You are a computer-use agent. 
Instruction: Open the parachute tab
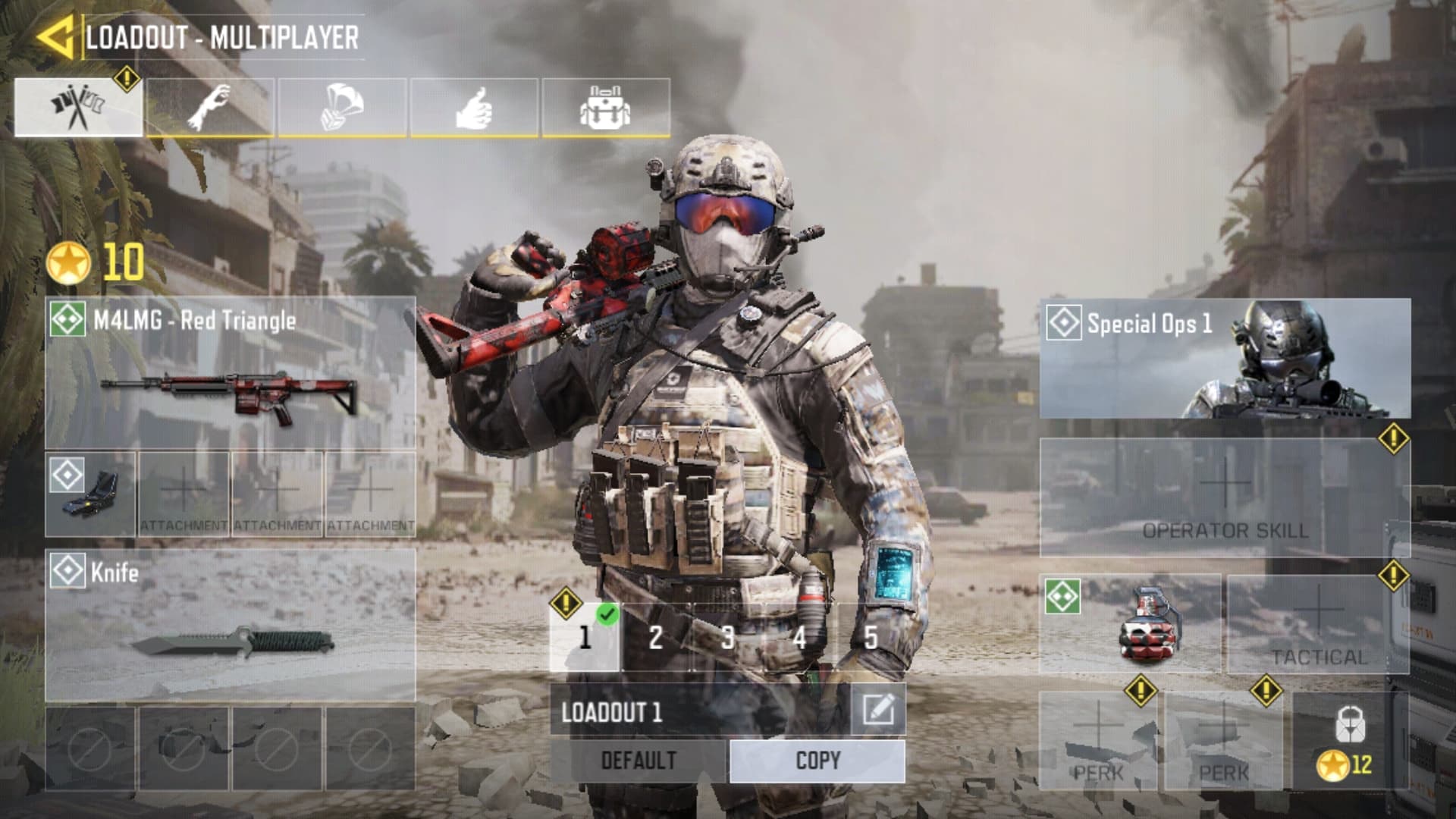click(x=342, y=108)
